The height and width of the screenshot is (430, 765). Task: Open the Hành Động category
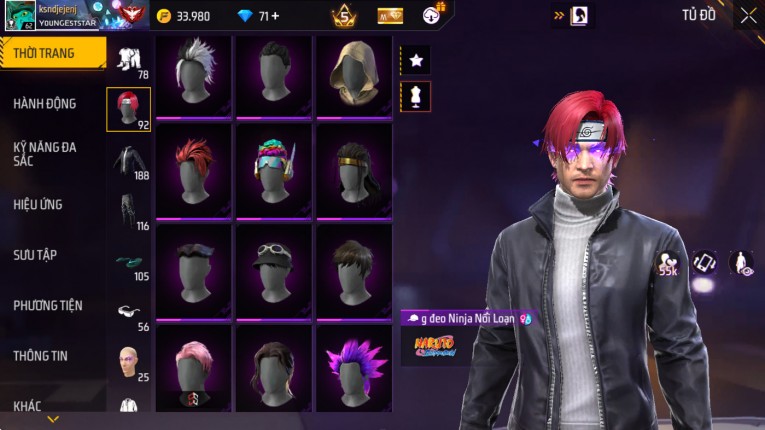(x=45, y=103)
